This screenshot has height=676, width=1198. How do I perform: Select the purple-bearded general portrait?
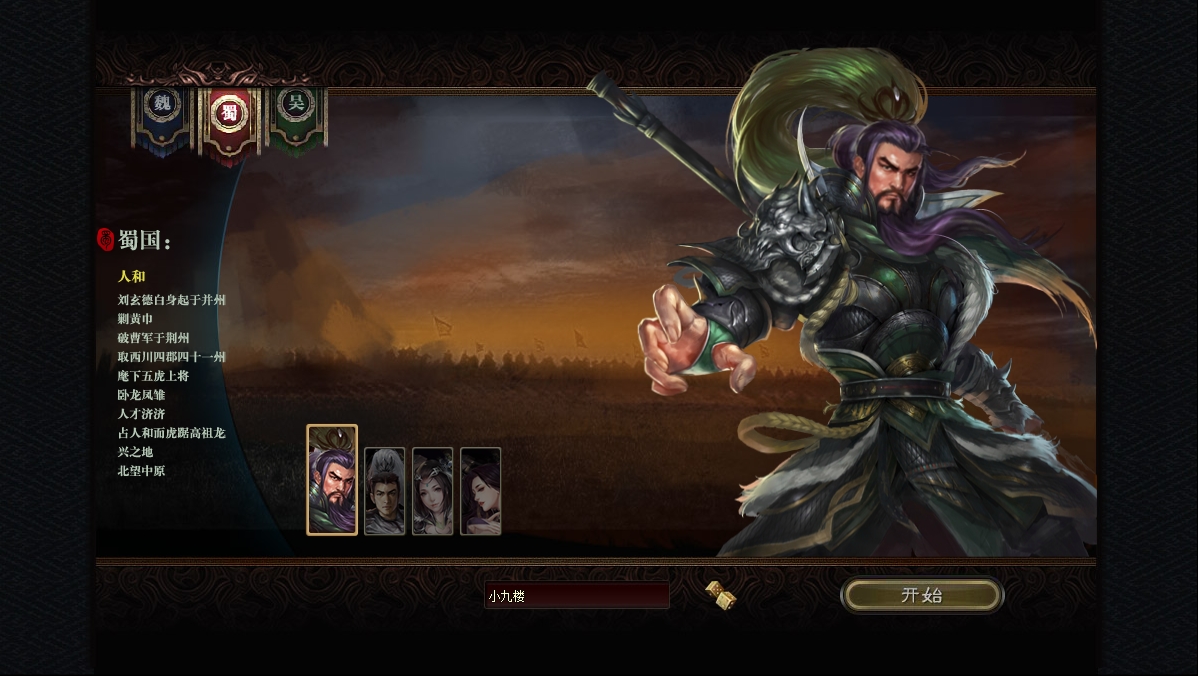[x=332, y=480]
